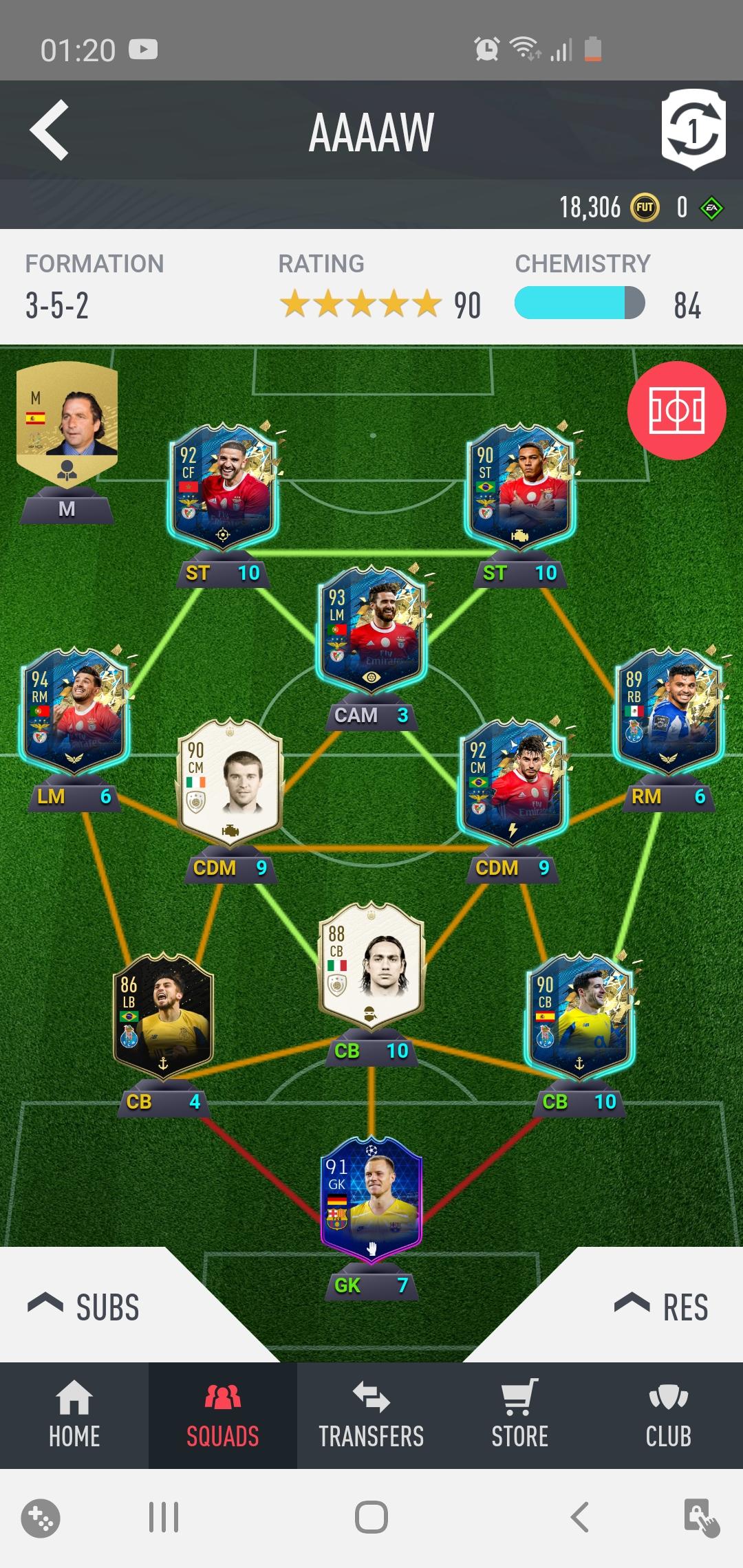Pick the 94 RM card at LM

point(74,710)
